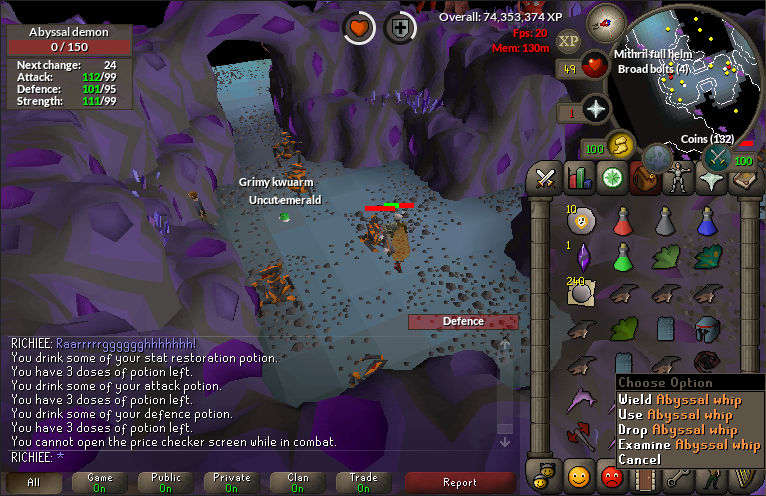Screen dimensions: 766x496
Task: Toggle special attack crossed-swords orb
Action: point(716,157)
